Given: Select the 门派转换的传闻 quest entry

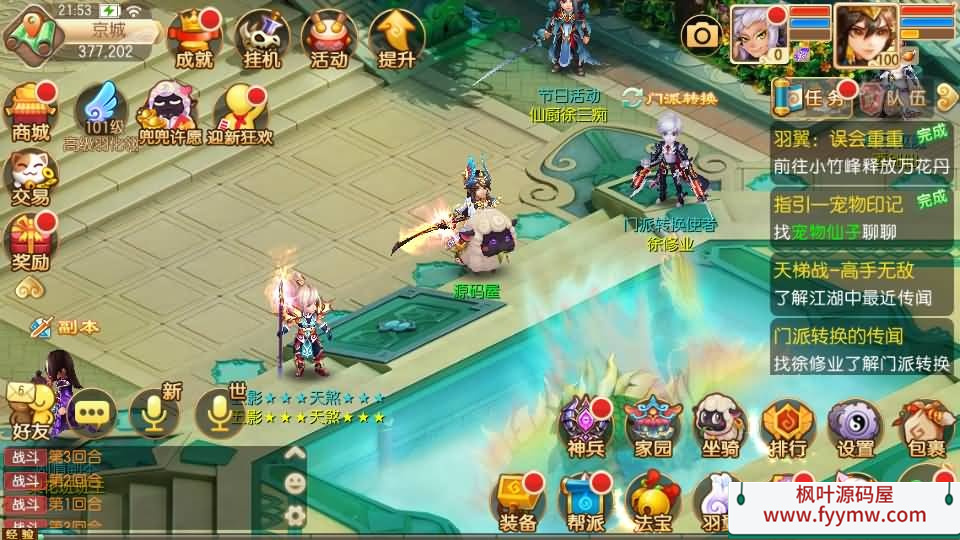Looking at the screenshot, I should click(x=862, y=349).
